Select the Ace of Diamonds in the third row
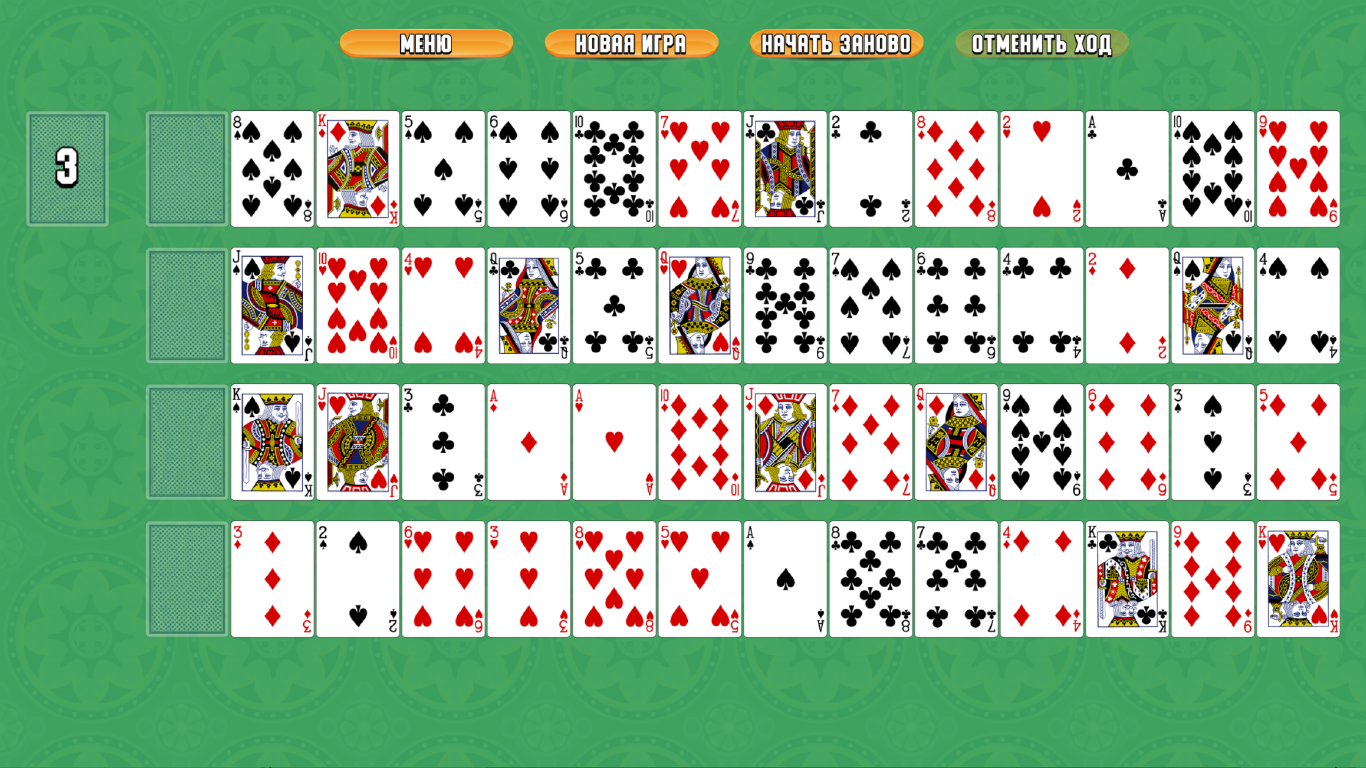The height and width of the screenshot is (768, 1366). (529, 440)
